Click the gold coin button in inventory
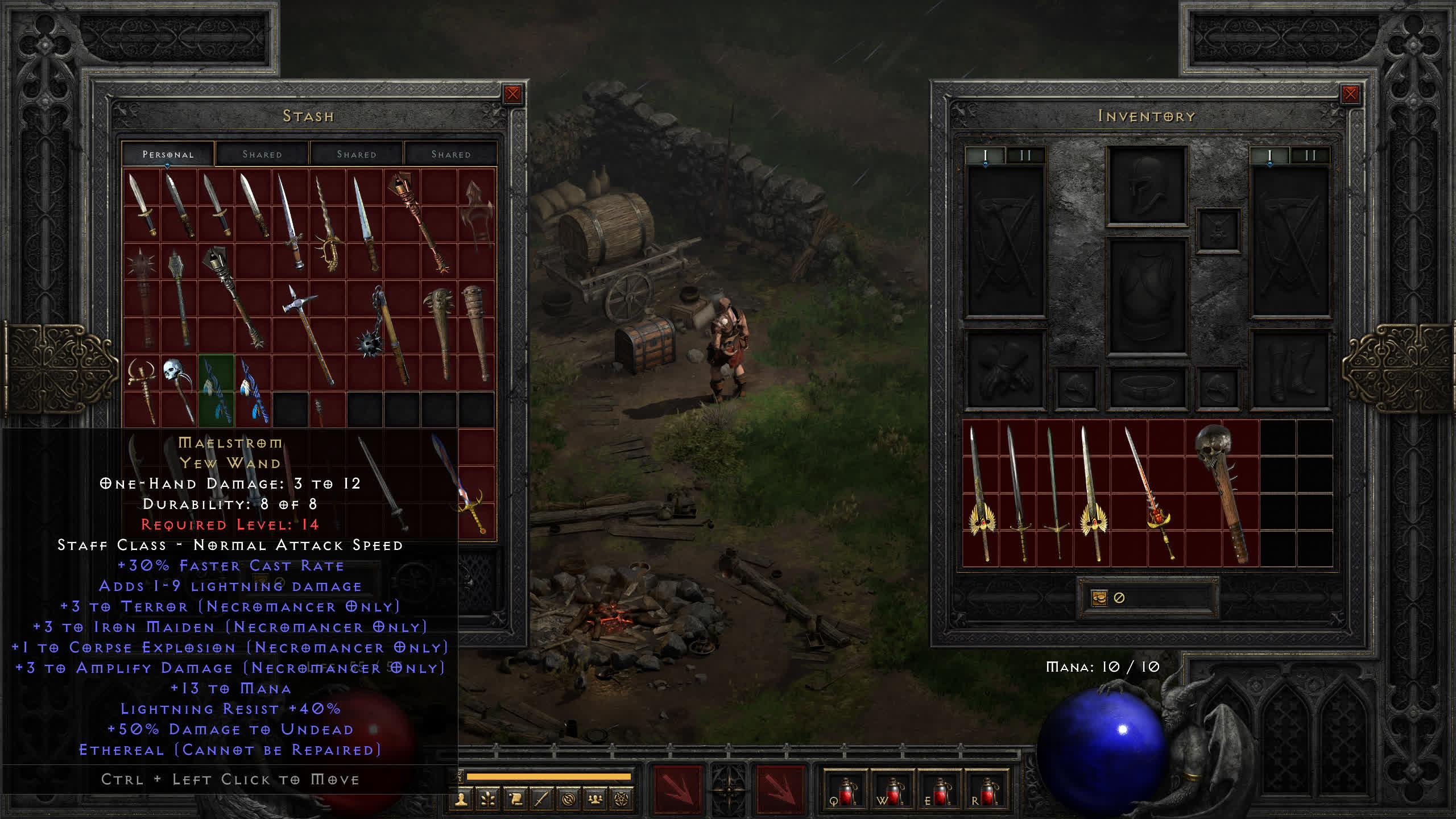This screenshot has width=1456, height=819. 1099,598
